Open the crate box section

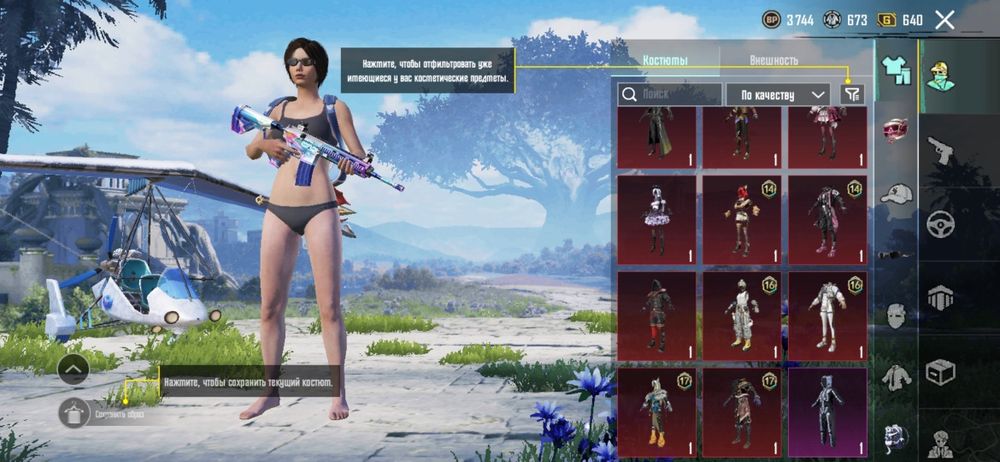(x=940, y=371)
